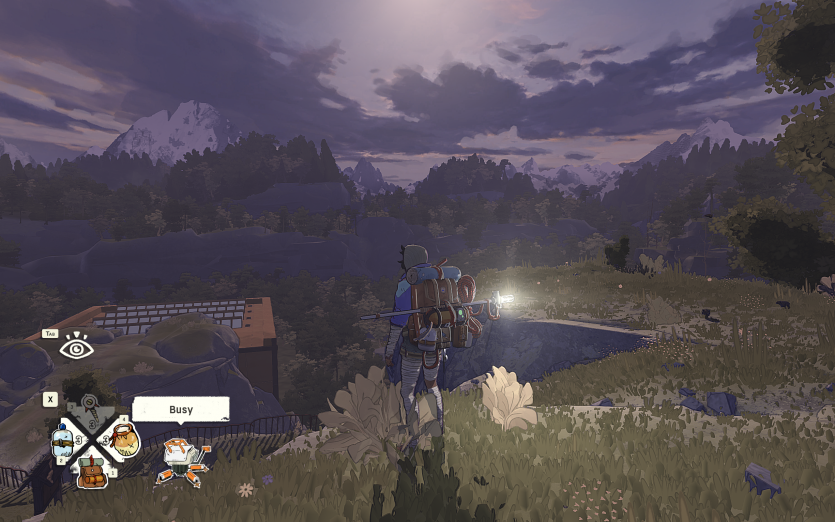This screenshot has height=522, width=835.
Task: Choose the water bottle item slot
Action: [x=63, y=440]
